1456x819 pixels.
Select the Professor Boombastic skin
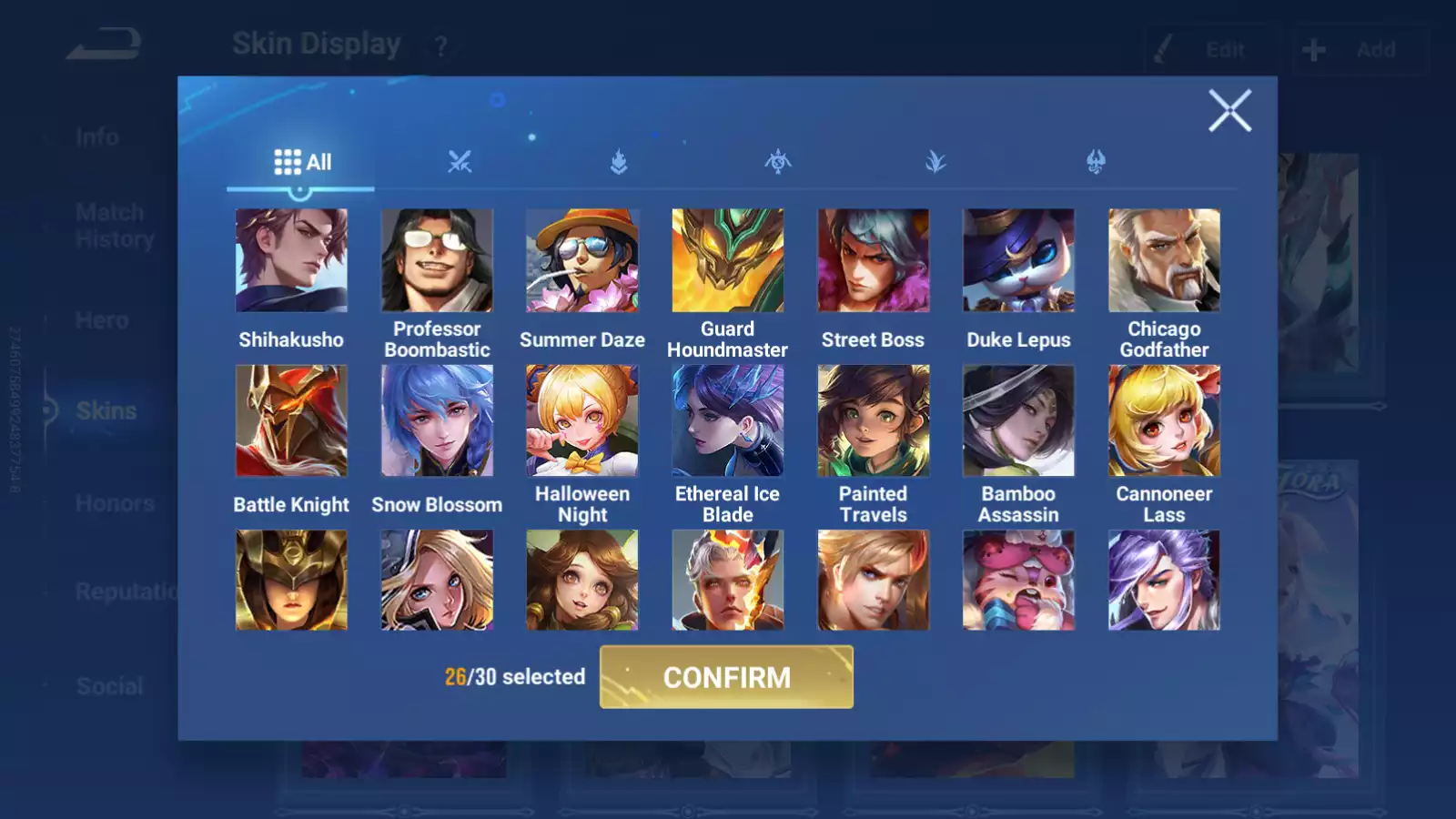[437, 260]
